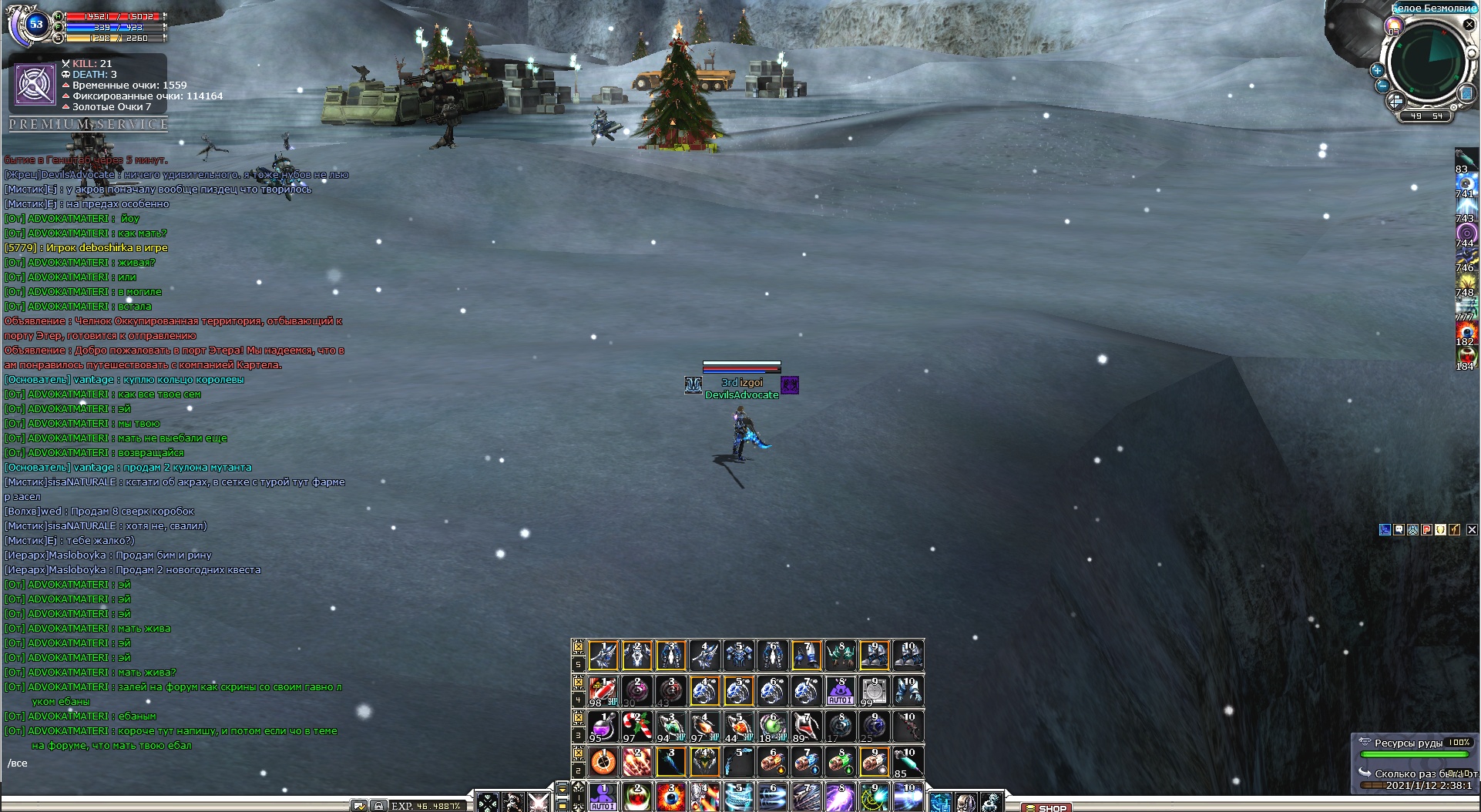This screenshot has width=1481, height=812.
Task: Zoom in the minimap with plus button
Action: pyautogui.click(x=1378, y=70)
